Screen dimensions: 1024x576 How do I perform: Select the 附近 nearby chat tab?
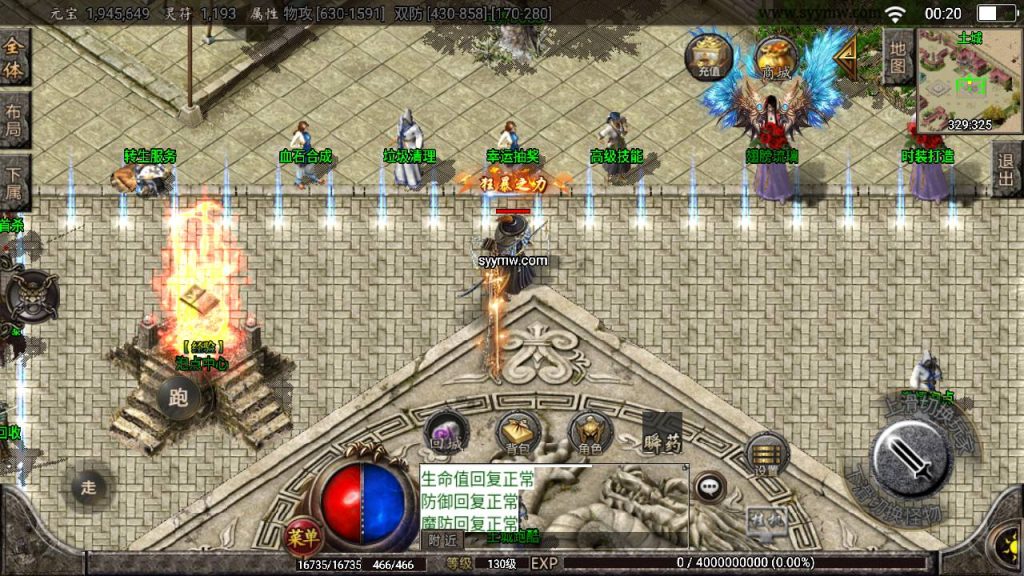point(441,540)
